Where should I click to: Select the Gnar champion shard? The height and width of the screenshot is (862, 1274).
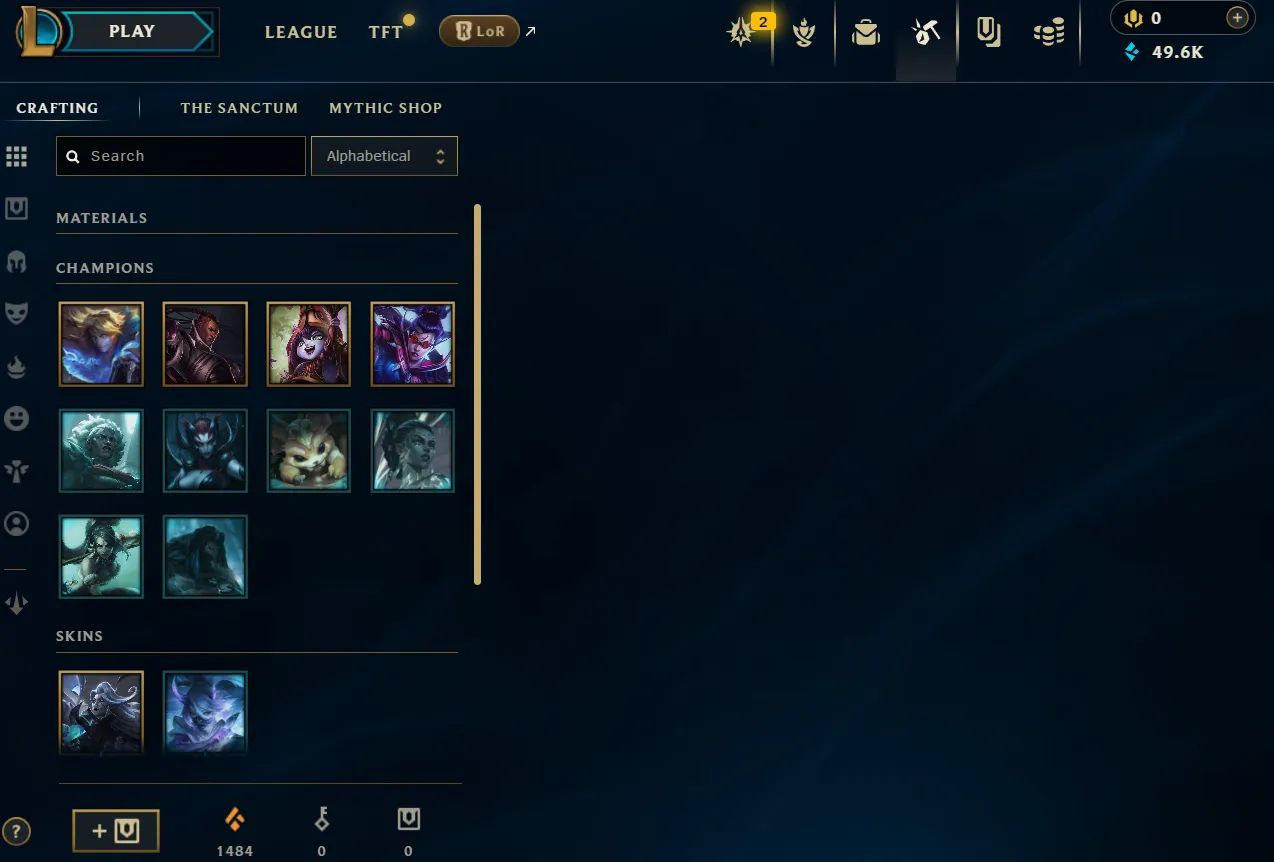click(x=309, y=450)
